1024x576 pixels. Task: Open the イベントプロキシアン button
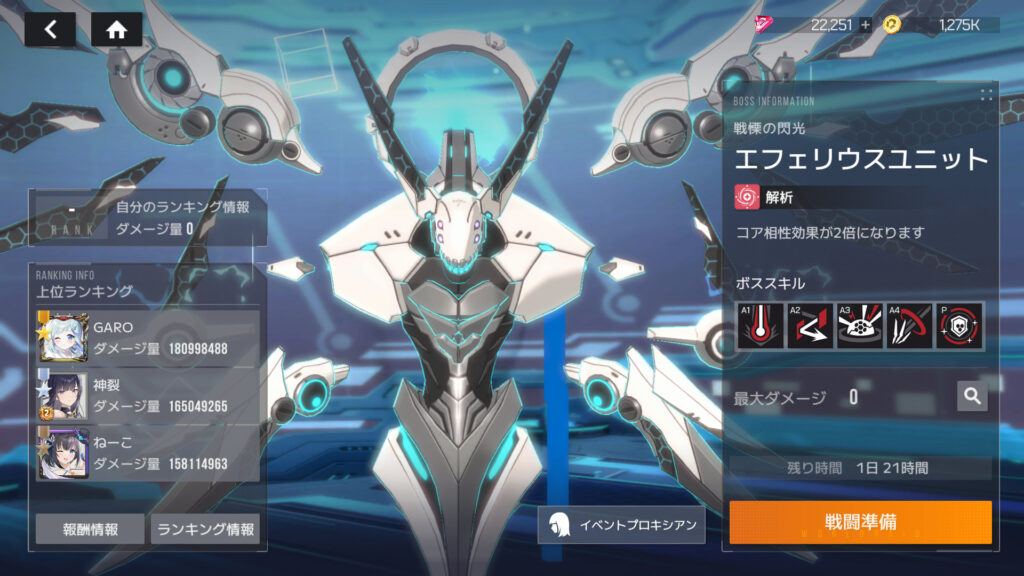620,524
